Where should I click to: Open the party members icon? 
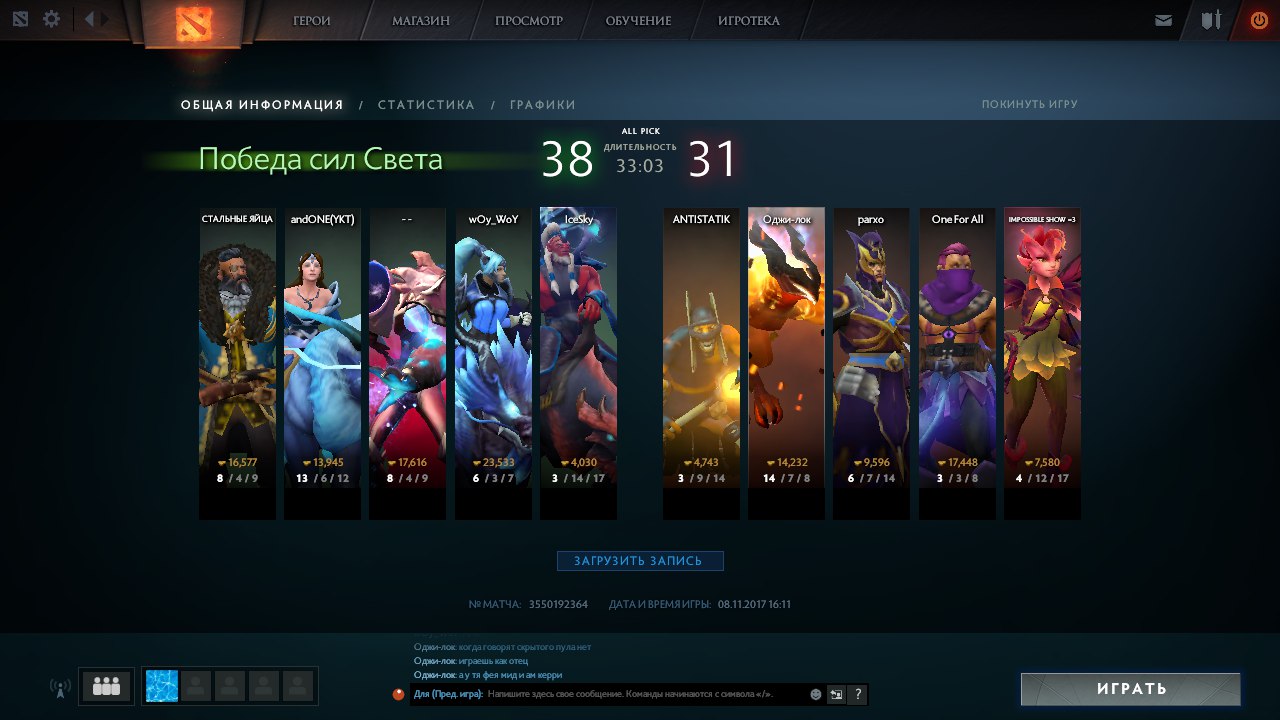click(x=106, y=686)
